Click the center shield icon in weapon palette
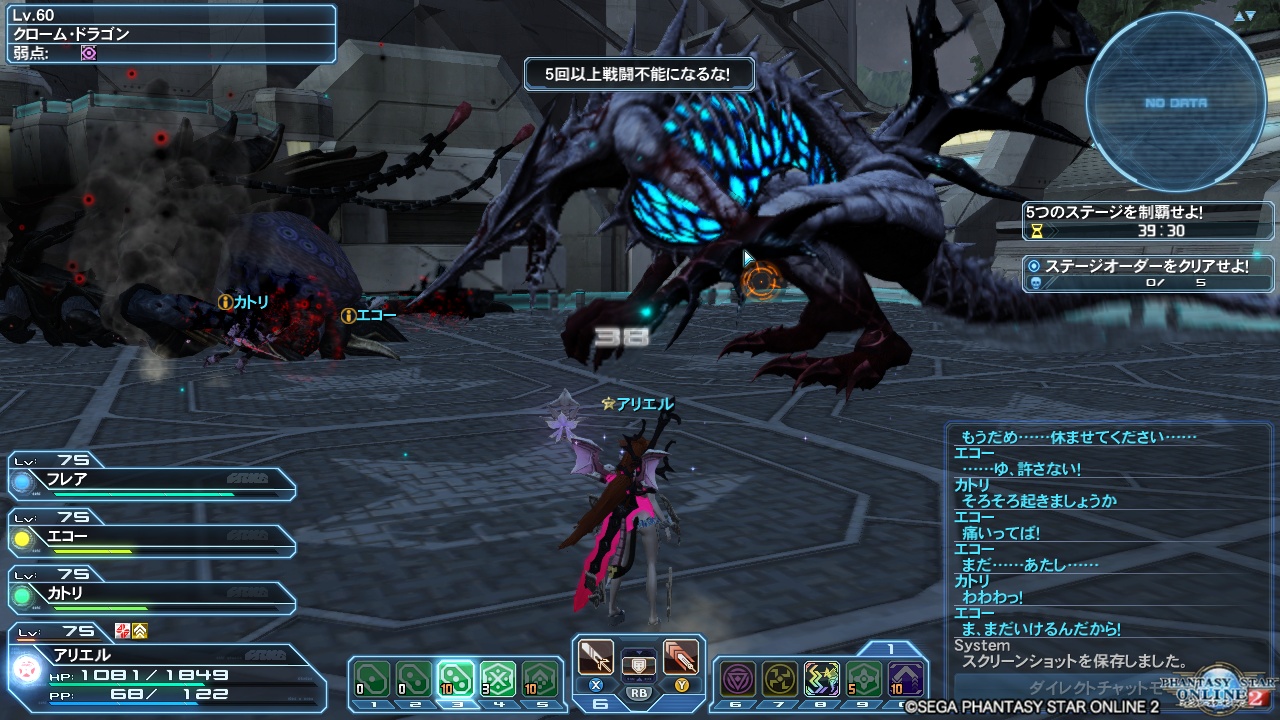1280x720 pixels. [638, 663]
